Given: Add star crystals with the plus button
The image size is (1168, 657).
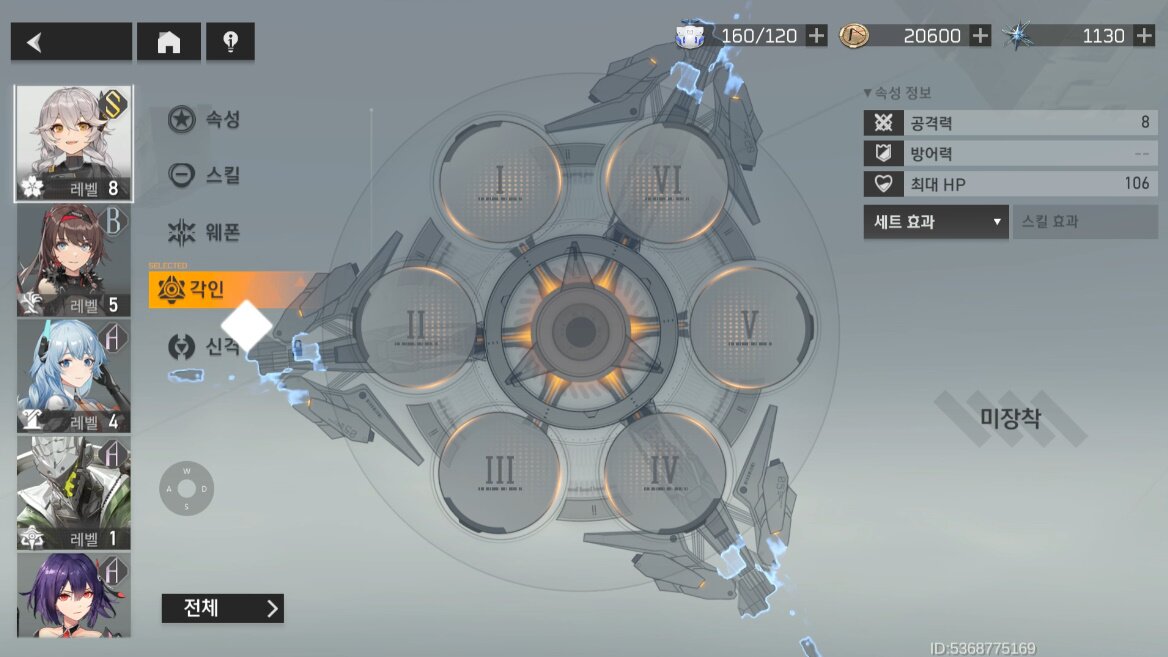Looking at the screenshot, I should (1144, 36).
